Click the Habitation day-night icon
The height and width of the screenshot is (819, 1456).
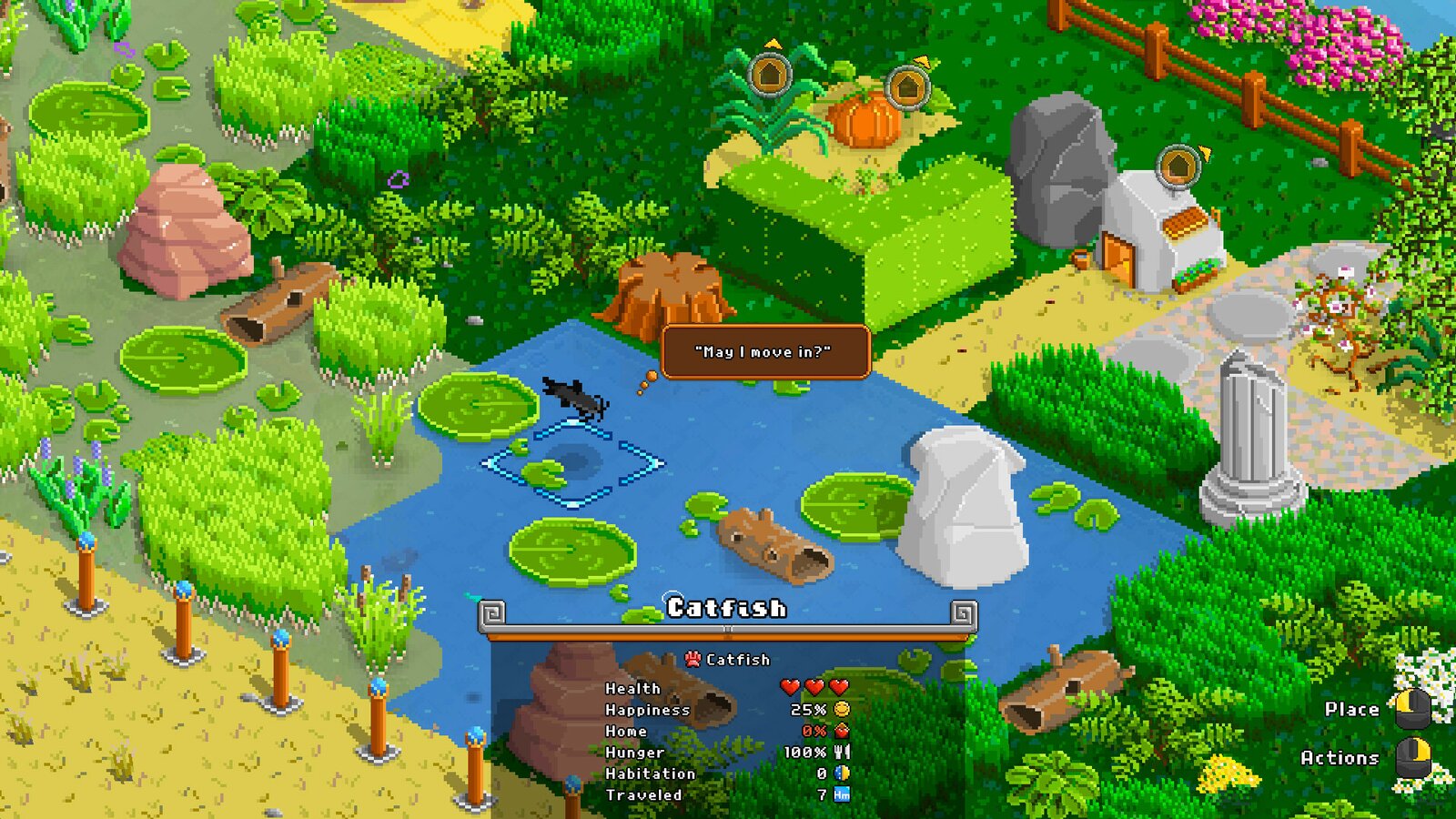click(841, 774)
